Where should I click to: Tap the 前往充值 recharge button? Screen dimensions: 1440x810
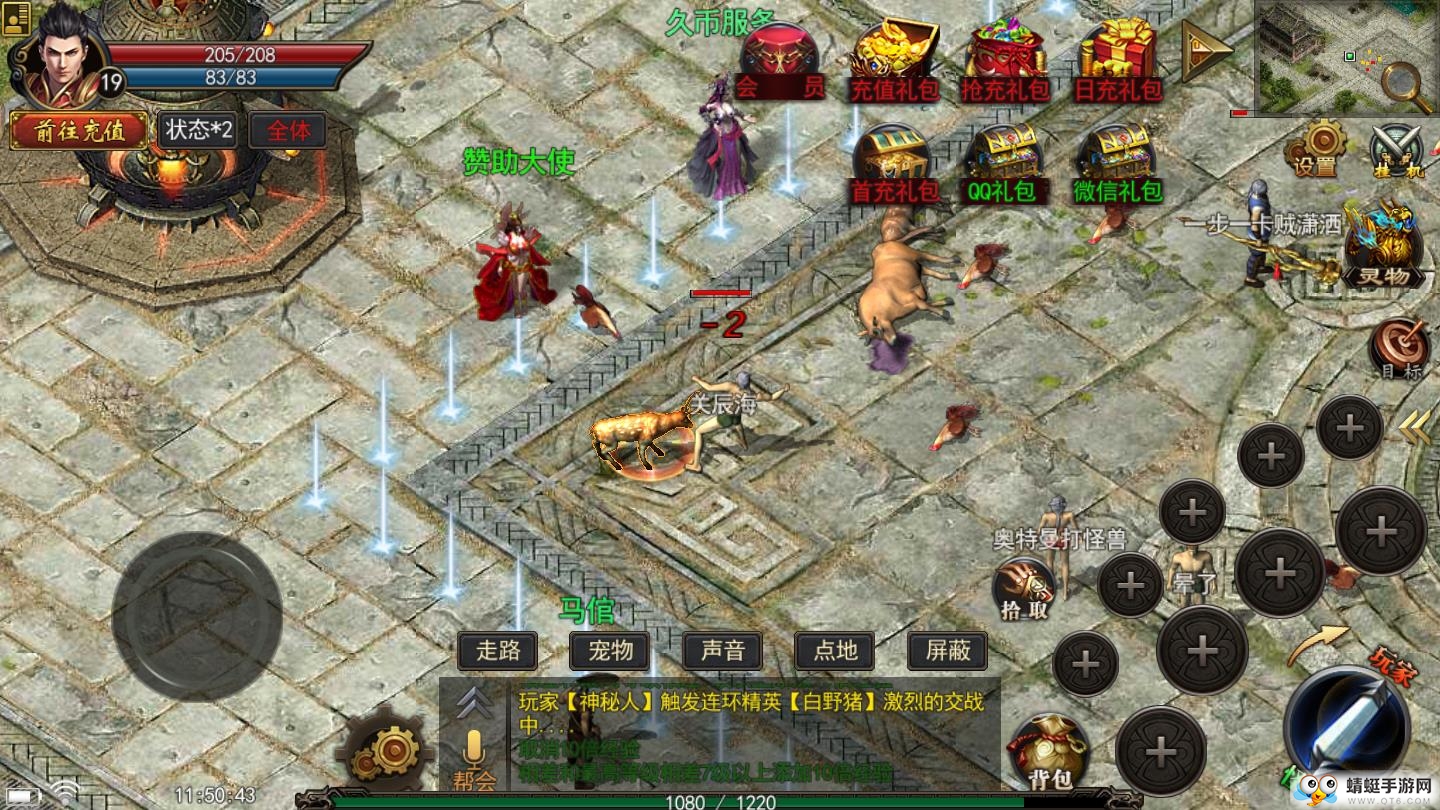[79, 131]
